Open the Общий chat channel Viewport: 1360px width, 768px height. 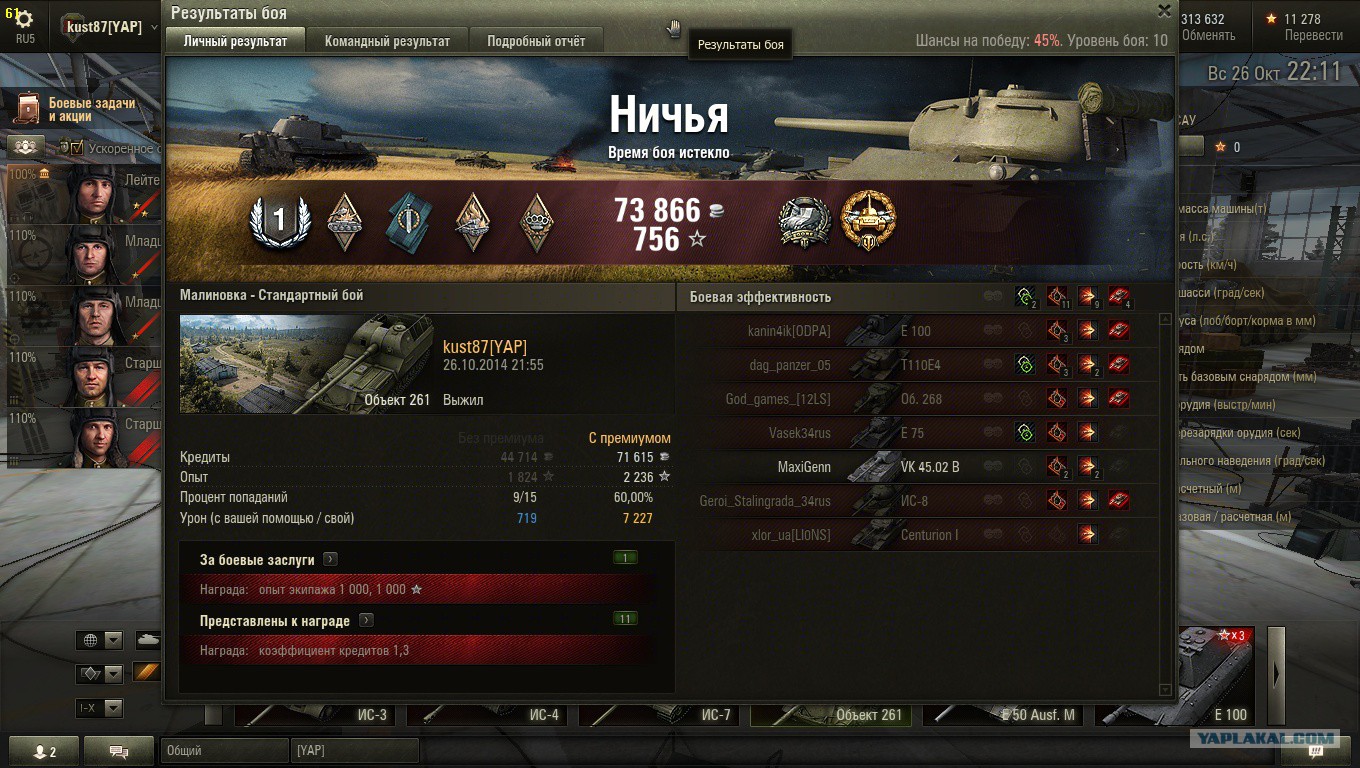click(223, 750)
